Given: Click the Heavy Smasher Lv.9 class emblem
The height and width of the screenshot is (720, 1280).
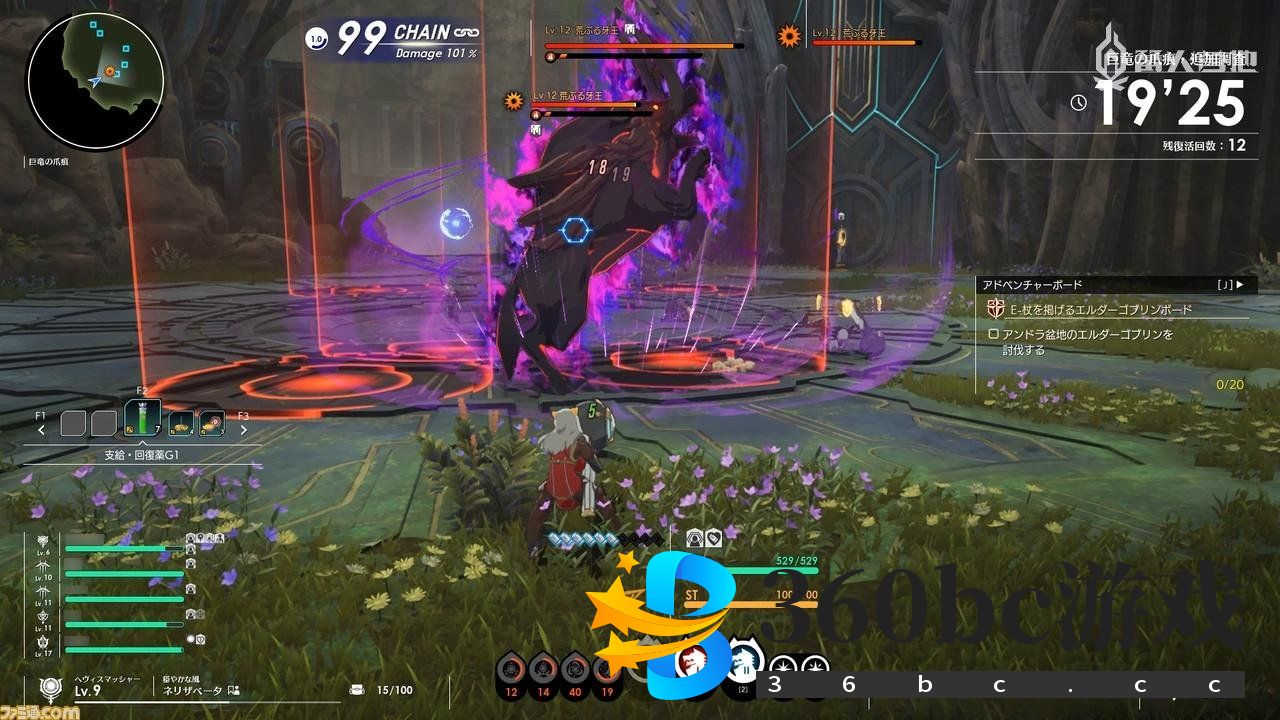Looking at the screenshot, I should (50, 688).
